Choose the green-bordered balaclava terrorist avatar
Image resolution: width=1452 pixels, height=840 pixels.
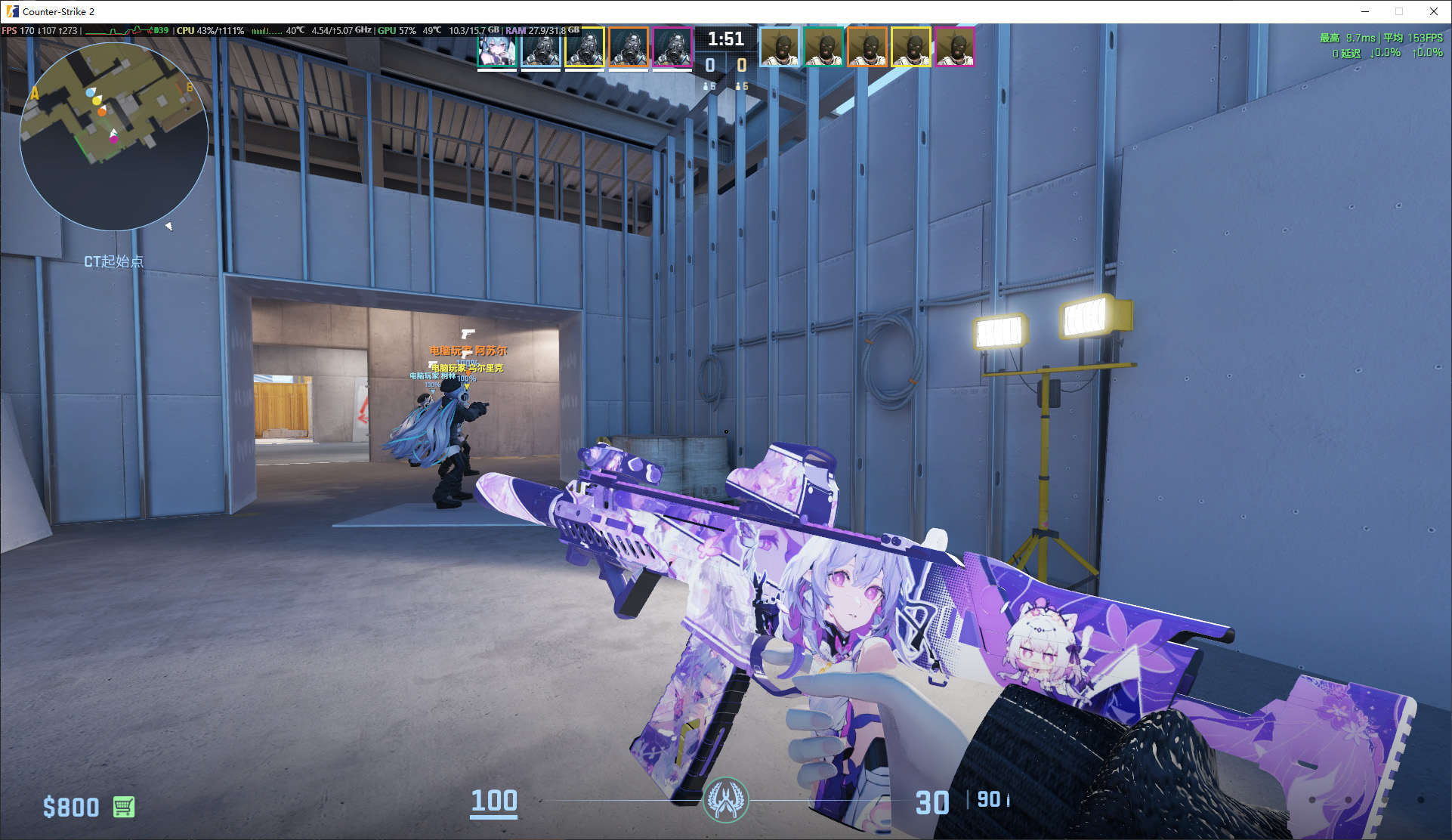coord(823,48)
